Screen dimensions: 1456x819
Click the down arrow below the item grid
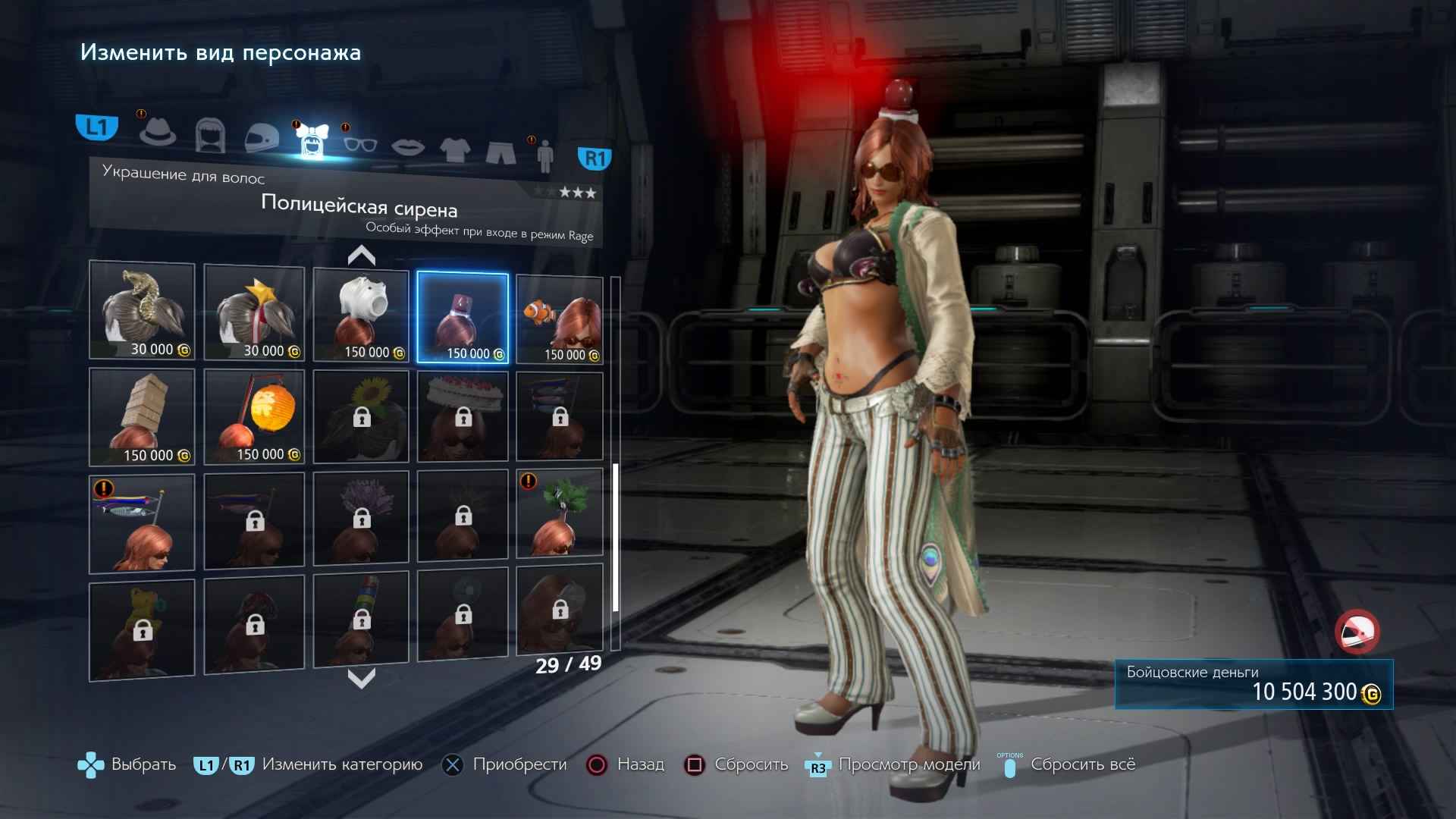[x=362, y=678]
